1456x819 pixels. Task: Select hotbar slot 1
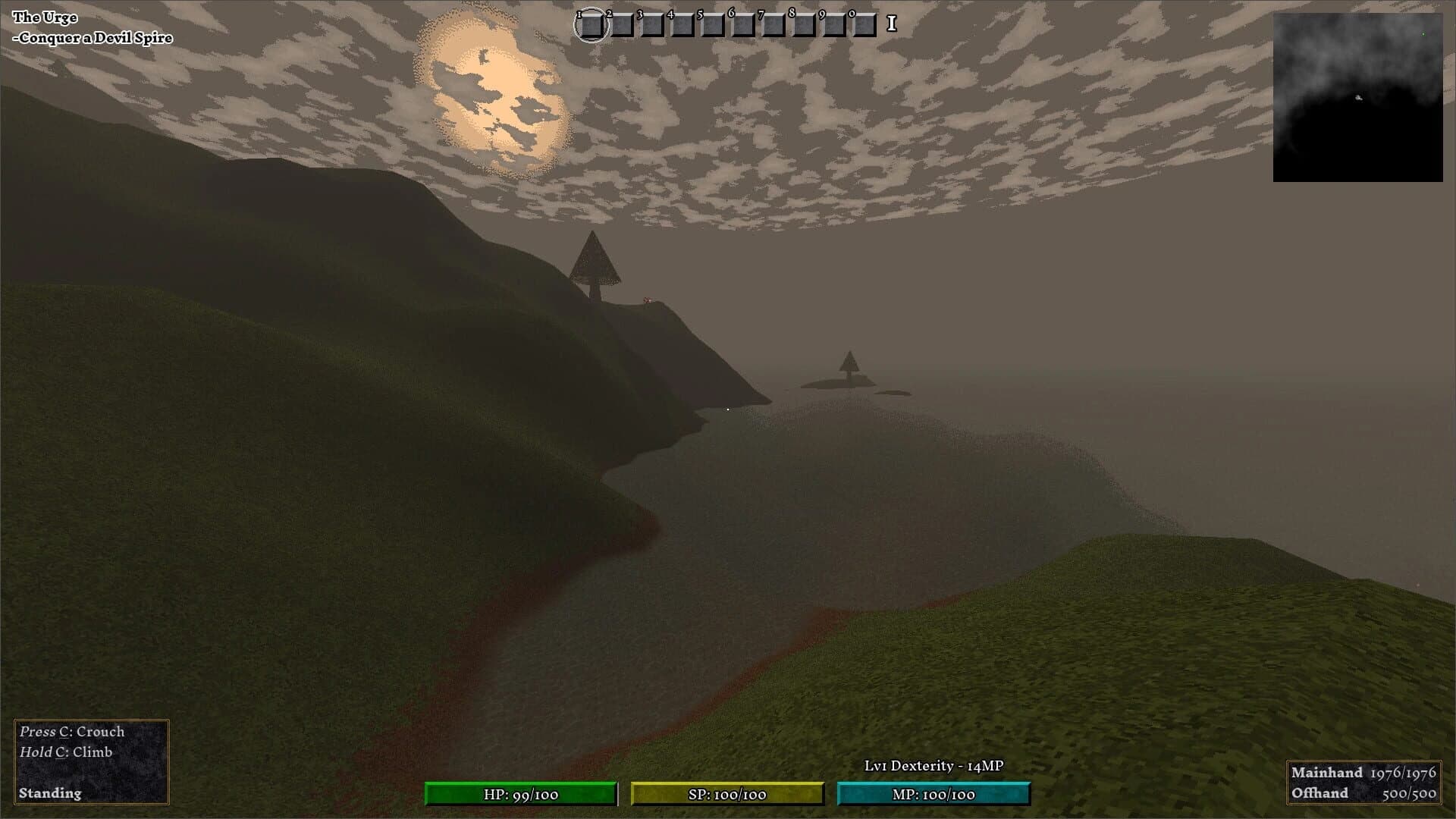[593, 26]
